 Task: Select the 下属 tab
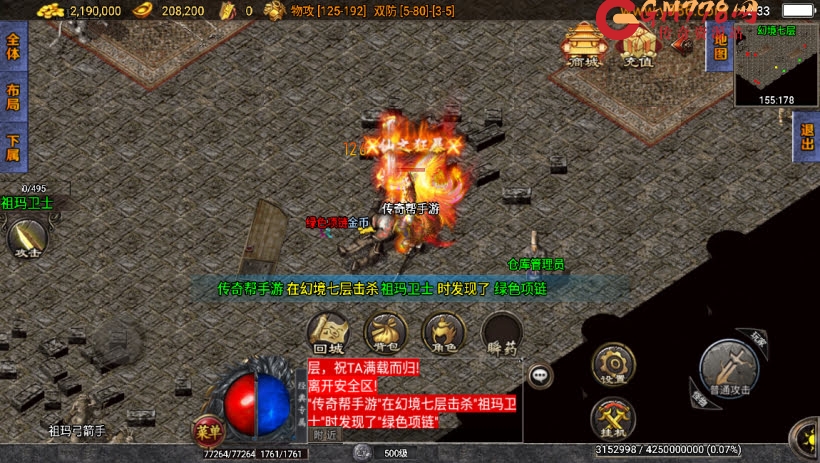[x=12, y=148]
